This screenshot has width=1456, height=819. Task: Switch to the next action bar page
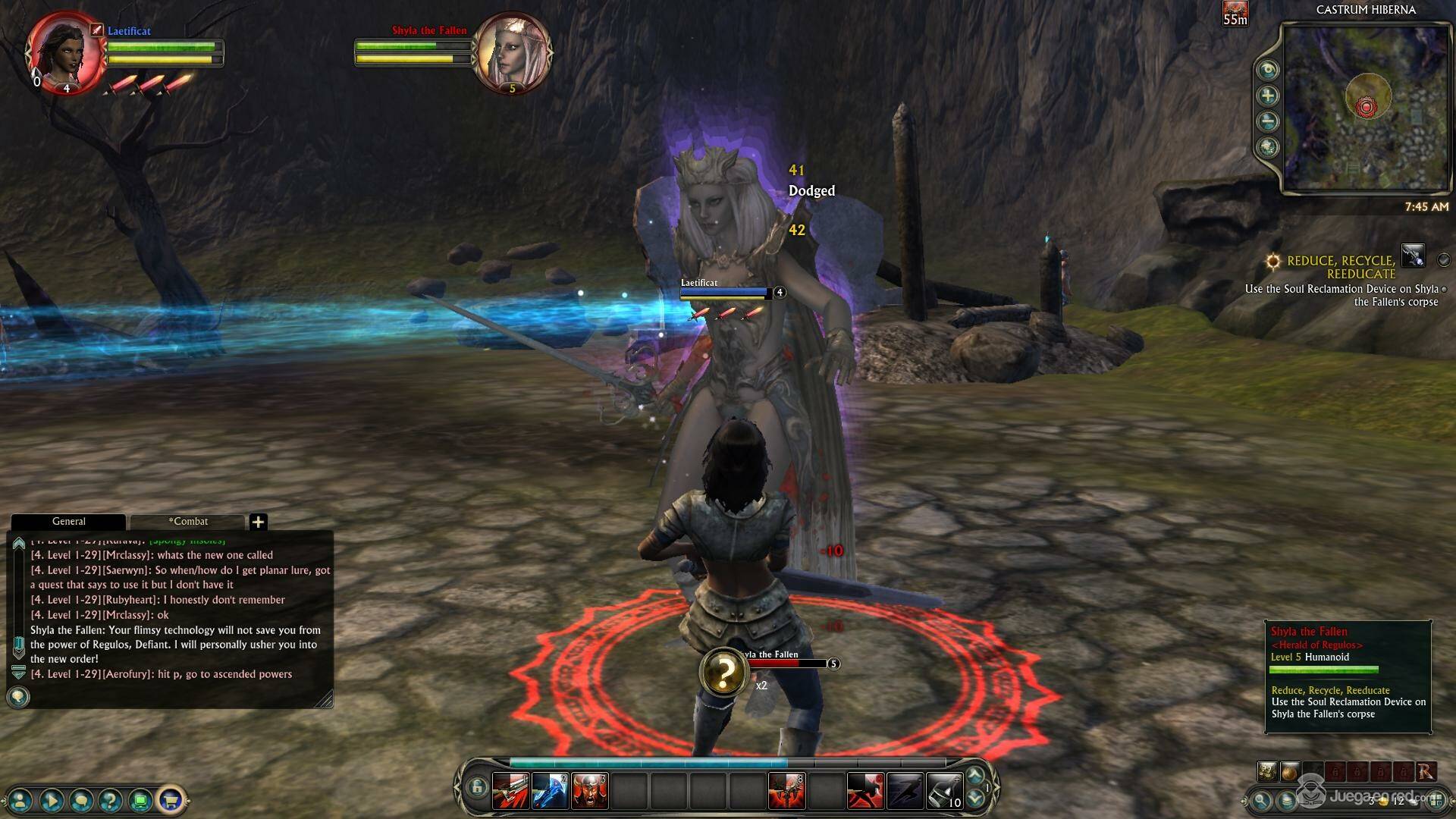click(x=975, y=799)
